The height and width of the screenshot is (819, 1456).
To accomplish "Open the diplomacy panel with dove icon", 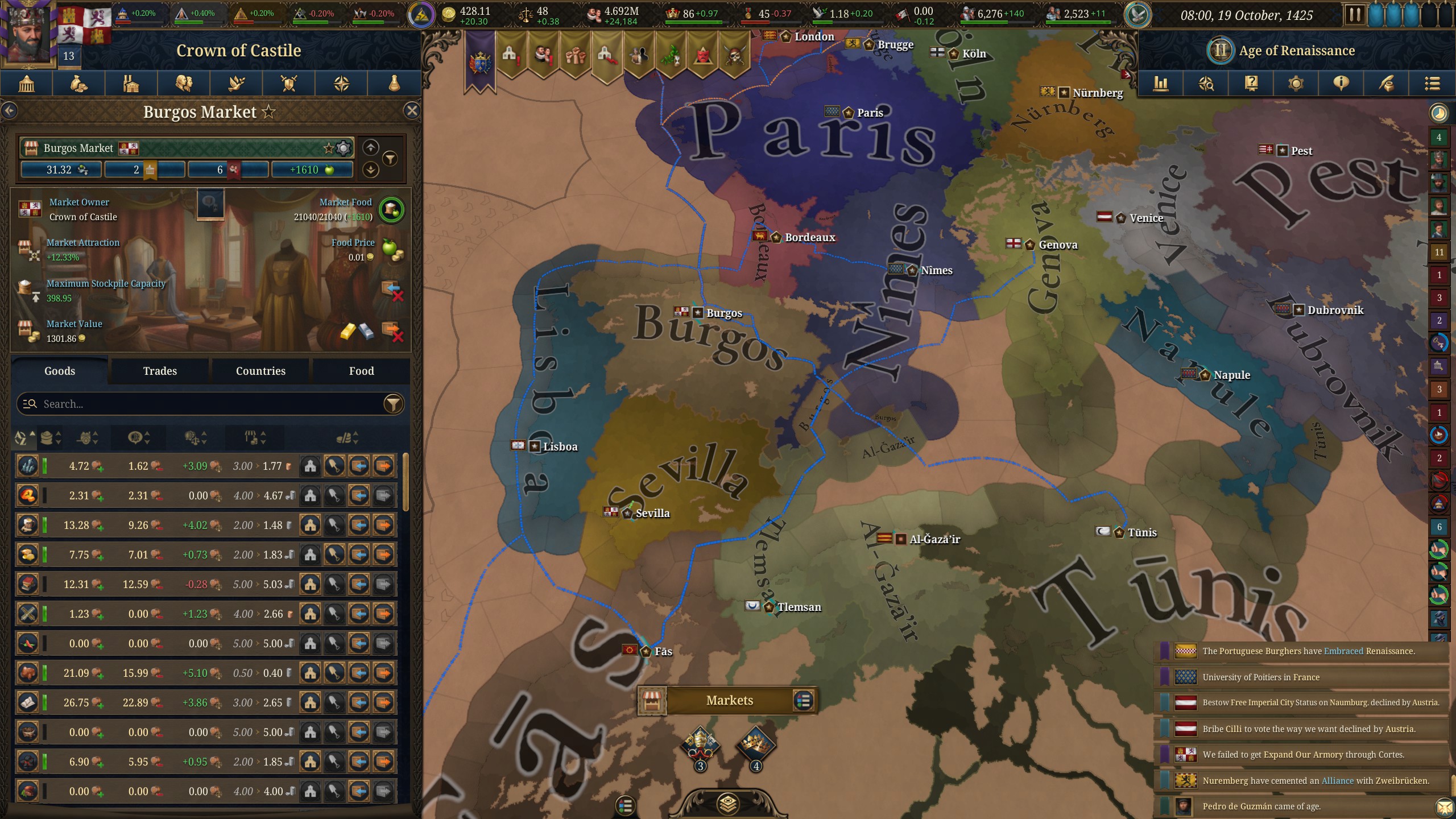I will pos(236,84).
